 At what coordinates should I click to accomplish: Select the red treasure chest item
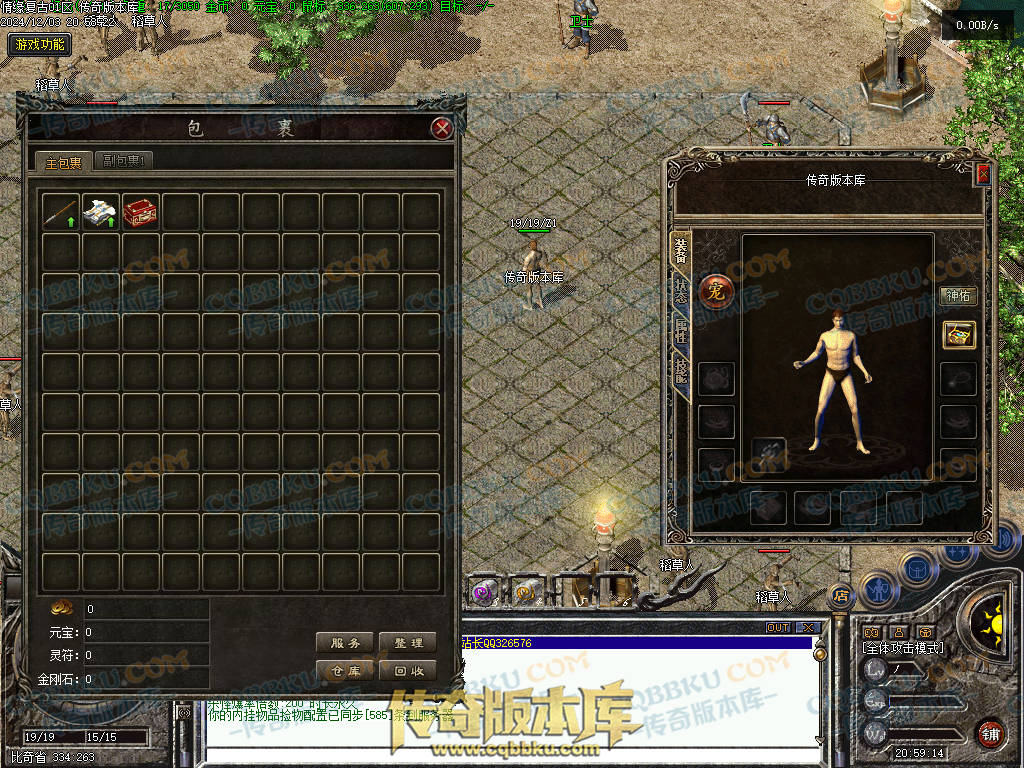coord(141,212)
